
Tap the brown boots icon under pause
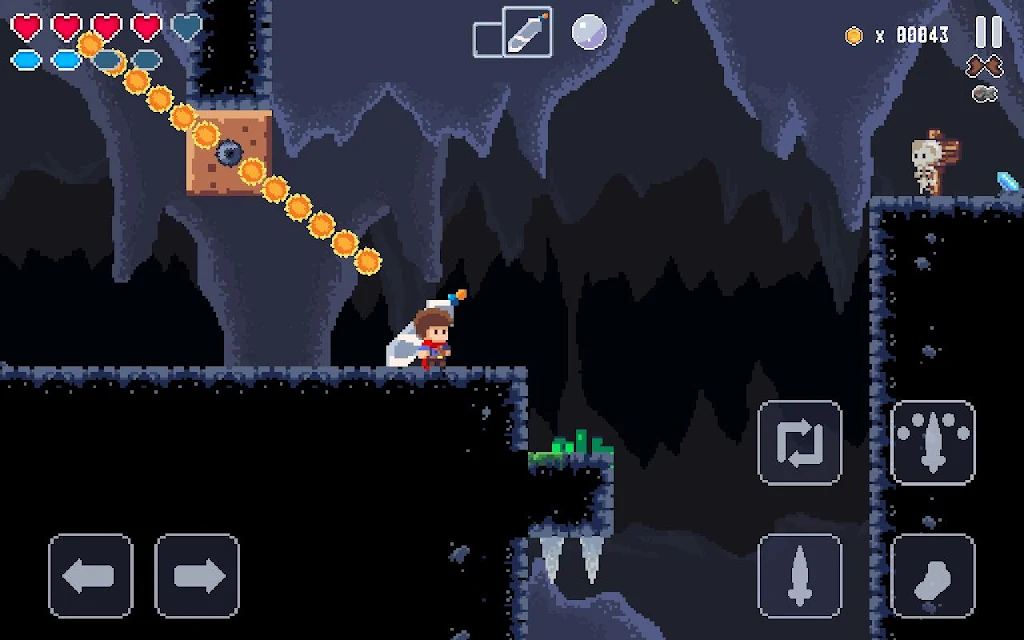pos(984,67)
